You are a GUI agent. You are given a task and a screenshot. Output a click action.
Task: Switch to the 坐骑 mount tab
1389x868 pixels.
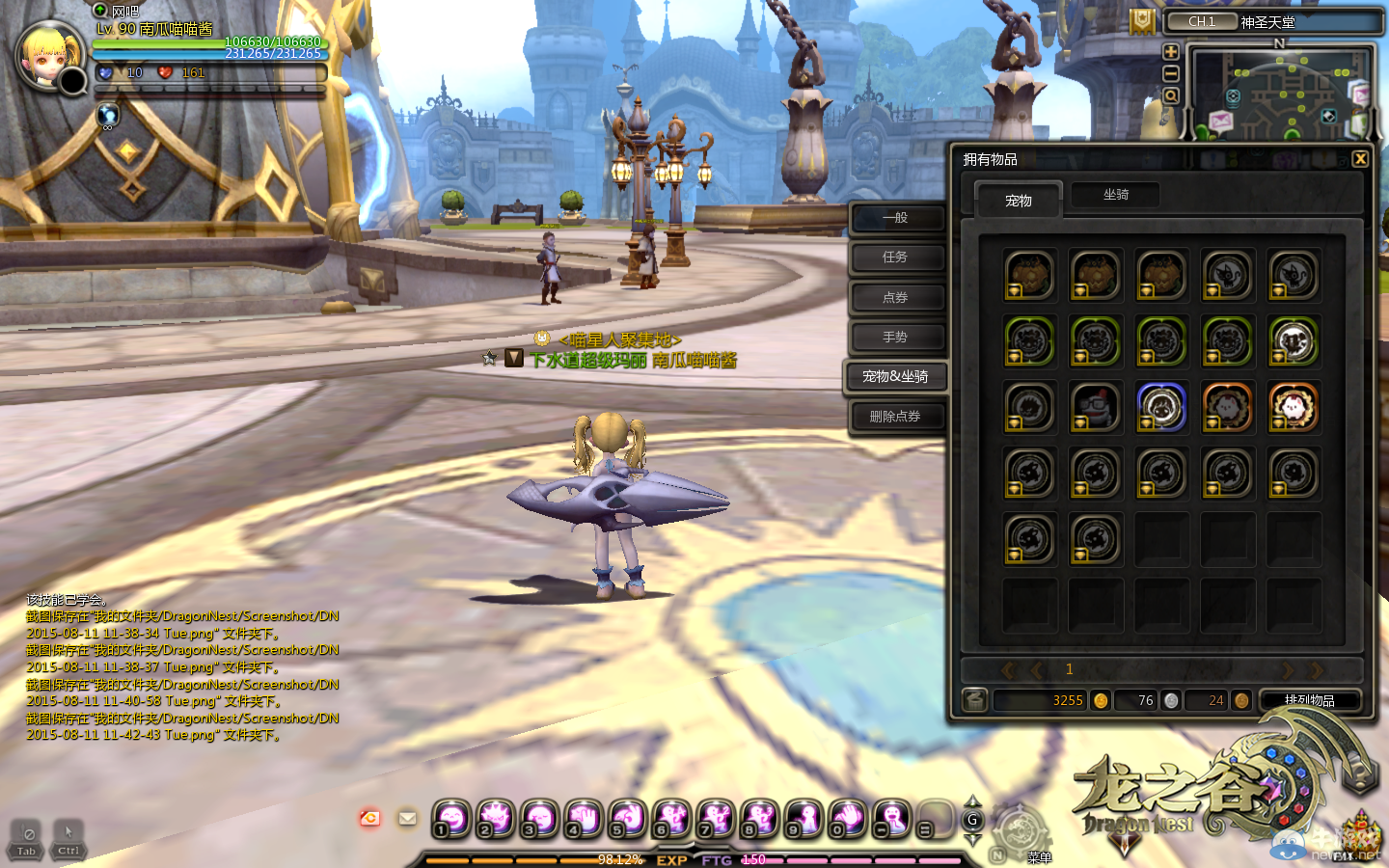coord(1115,195)
